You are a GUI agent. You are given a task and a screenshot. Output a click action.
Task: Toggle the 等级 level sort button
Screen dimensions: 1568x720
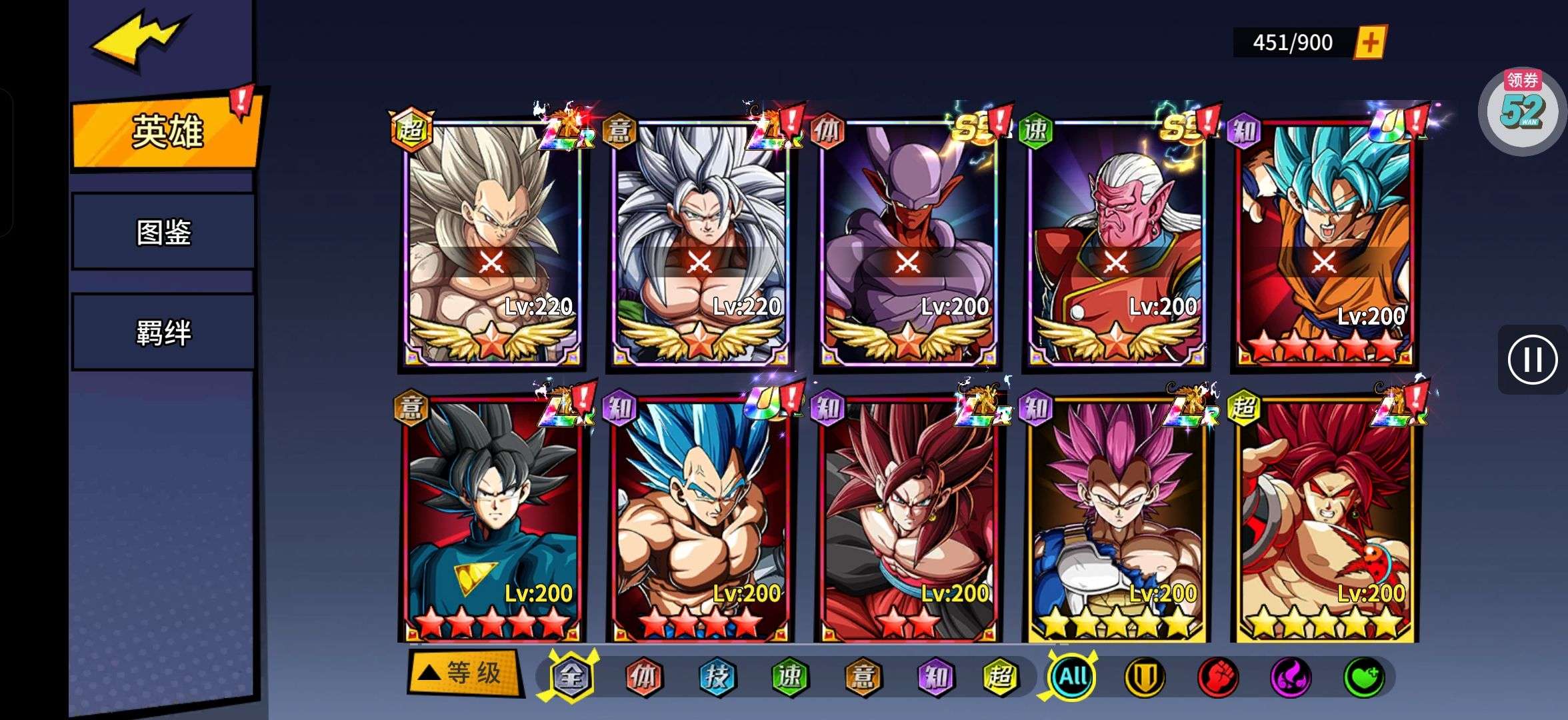coord(464,673)
